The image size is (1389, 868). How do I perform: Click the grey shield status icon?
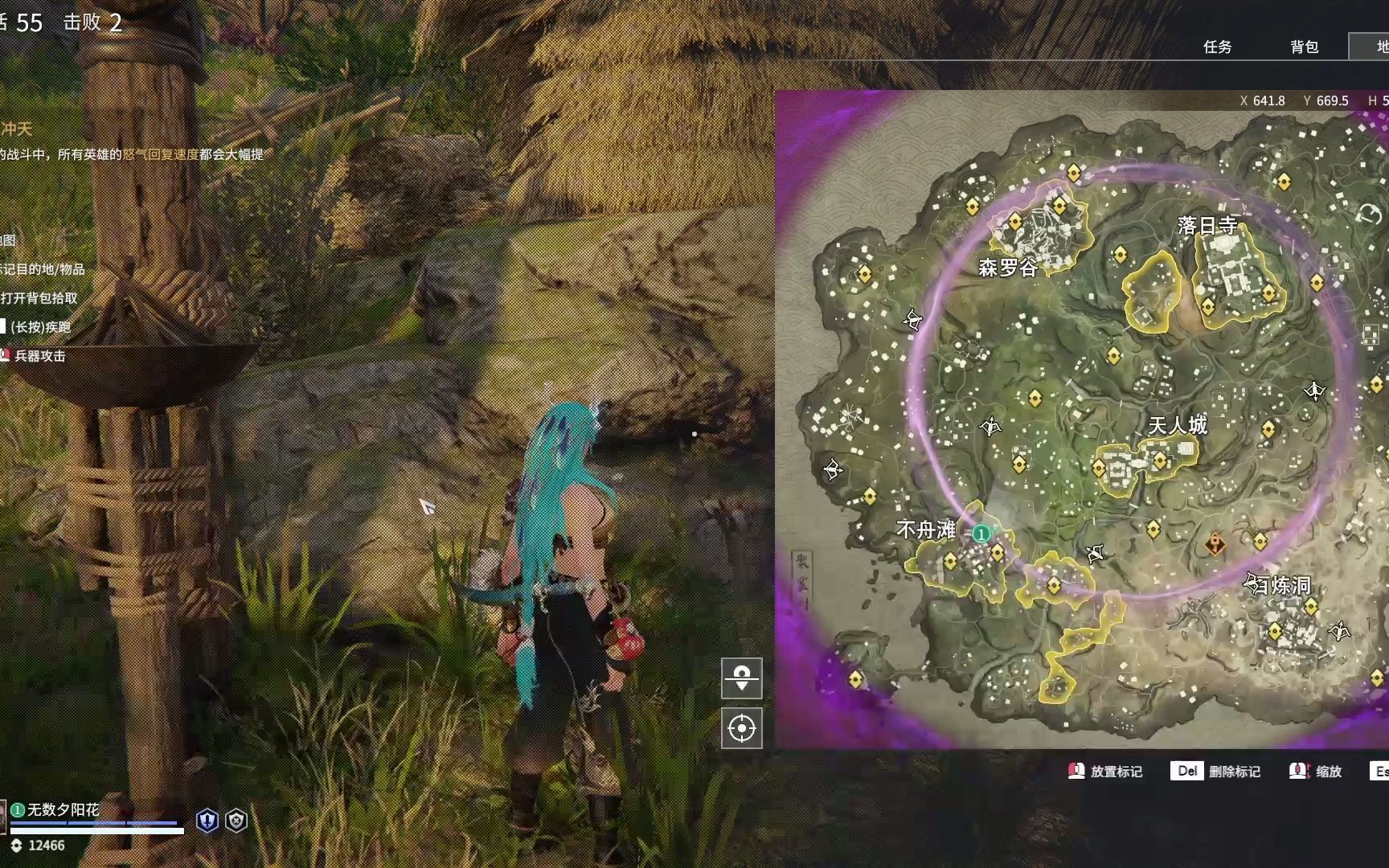(x=236, y=821)
